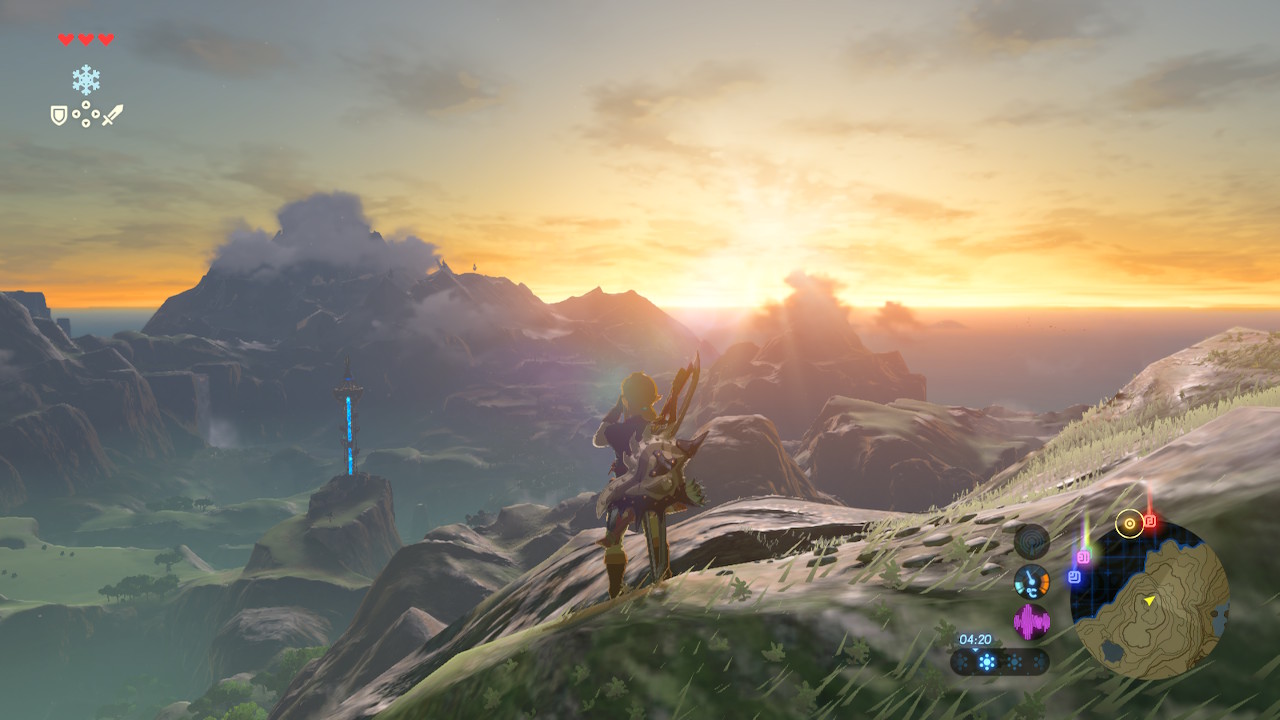The width and height of the screenshot is (1280, 720).
Task: Select the thermometer temperature gauge icon
Action: pyautogui.click(x=1031, y=581)
